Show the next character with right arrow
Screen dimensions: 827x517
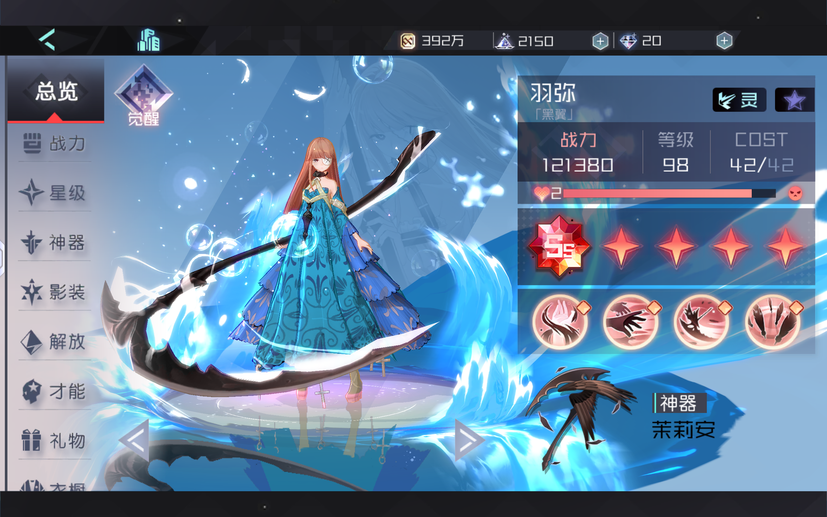(468, 439)
